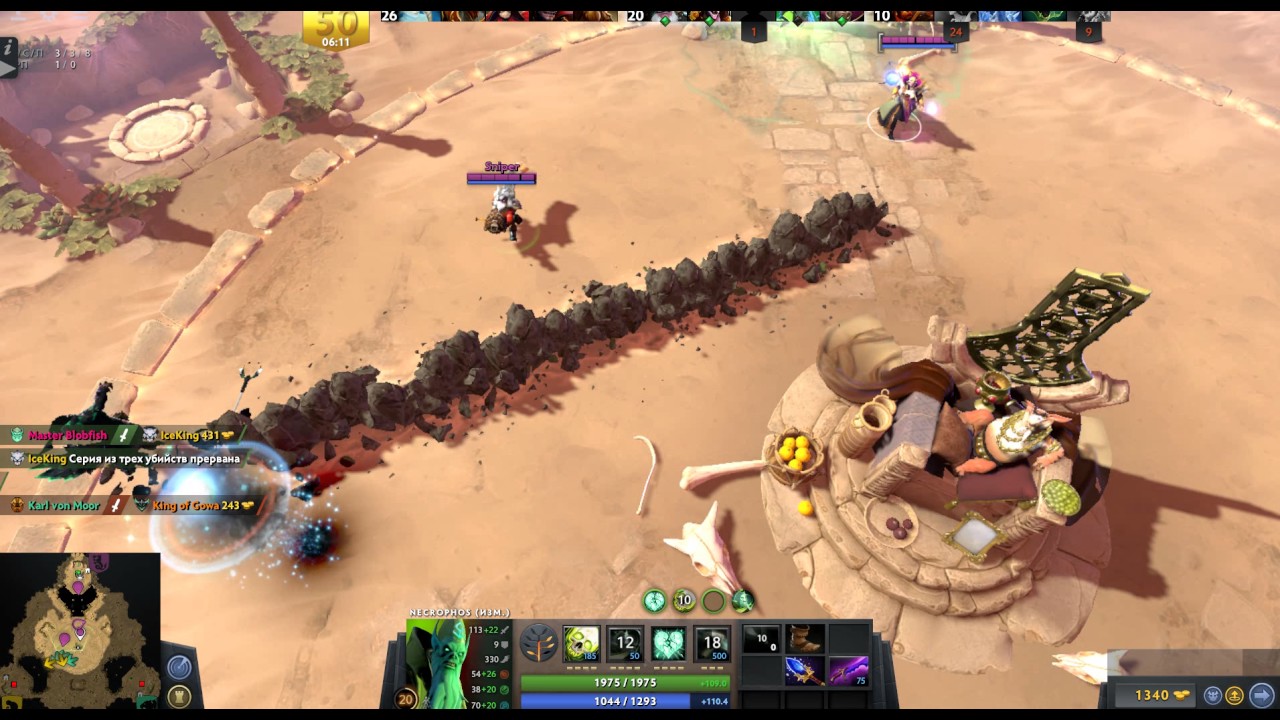Cast Necrophos Death Pulse skull ability
Screen dimensions: 1280x720
581,643
